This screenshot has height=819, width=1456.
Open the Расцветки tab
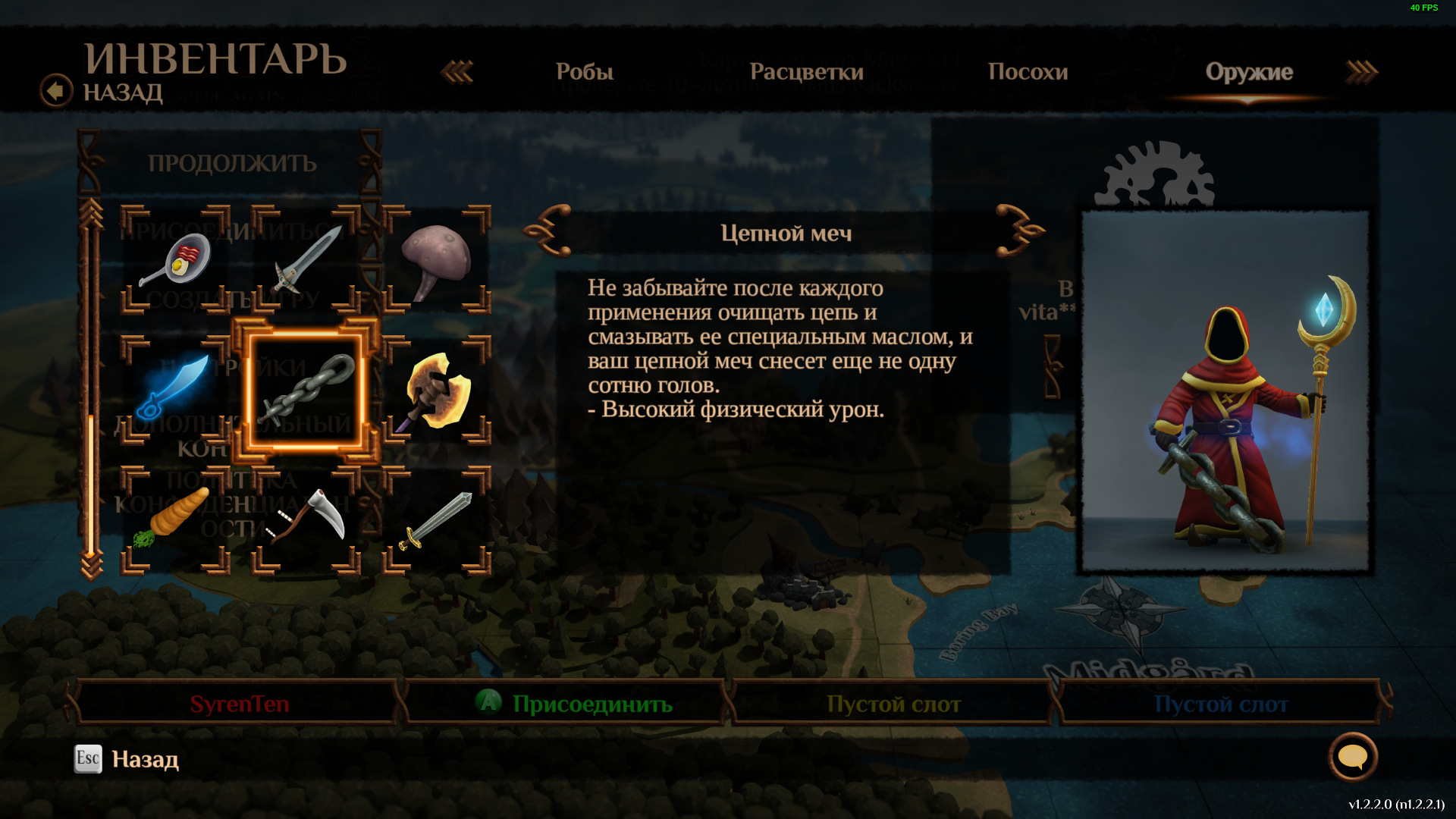pyautogui.click(x=806, y=72)
